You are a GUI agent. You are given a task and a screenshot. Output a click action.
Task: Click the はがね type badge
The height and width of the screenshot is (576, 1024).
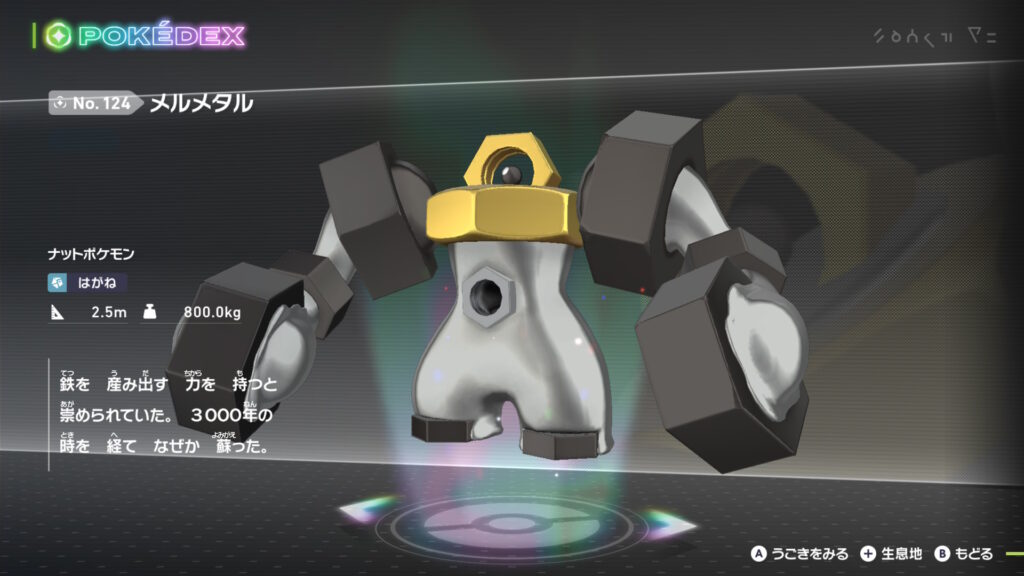(x=89, y=283)
